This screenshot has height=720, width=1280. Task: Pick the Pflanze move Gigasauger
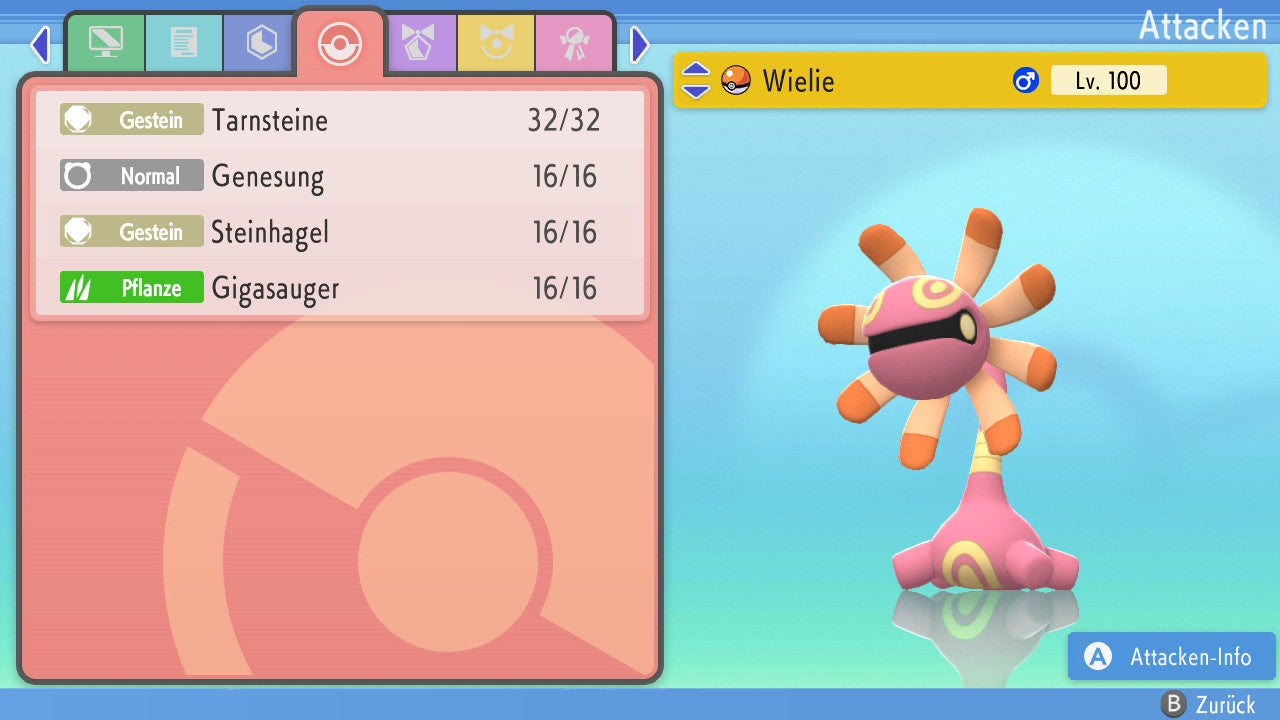[340, 288]
